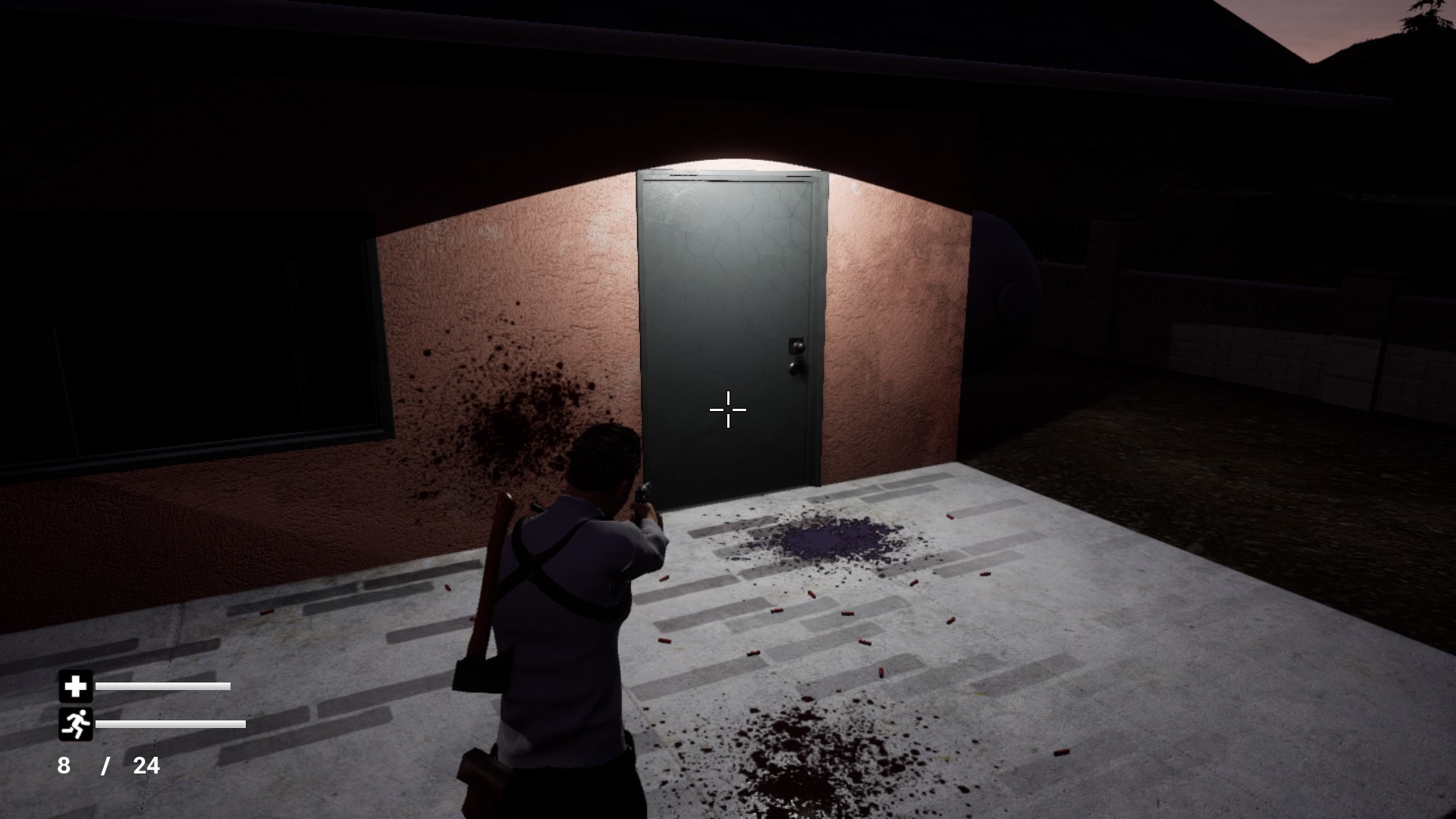Click the crosshair at screen center
Viewport: 1456px width, 819px height.
(727, 409)
